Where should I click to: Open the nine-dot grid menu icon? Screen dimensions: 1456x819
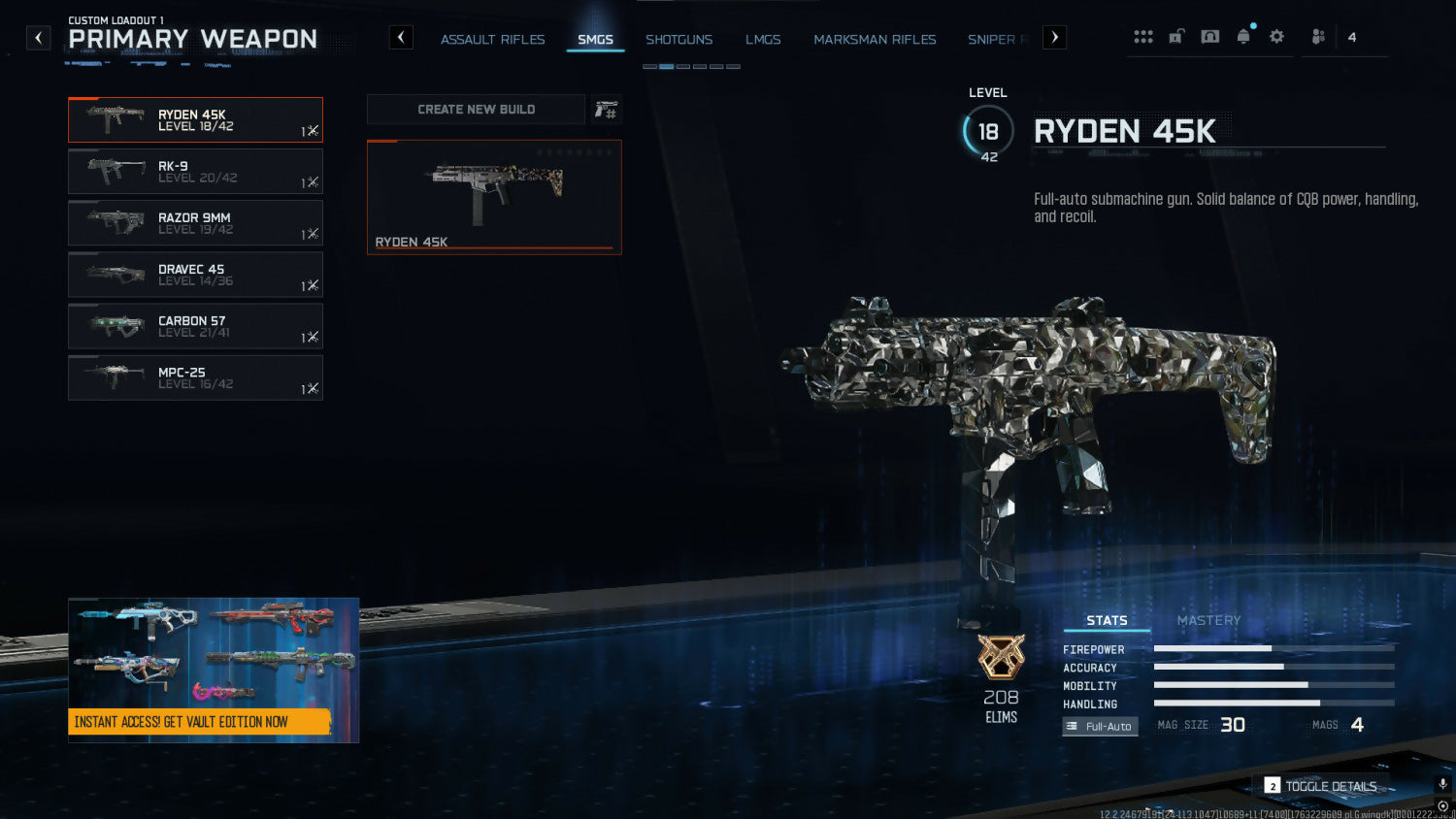pos(1143,37)
